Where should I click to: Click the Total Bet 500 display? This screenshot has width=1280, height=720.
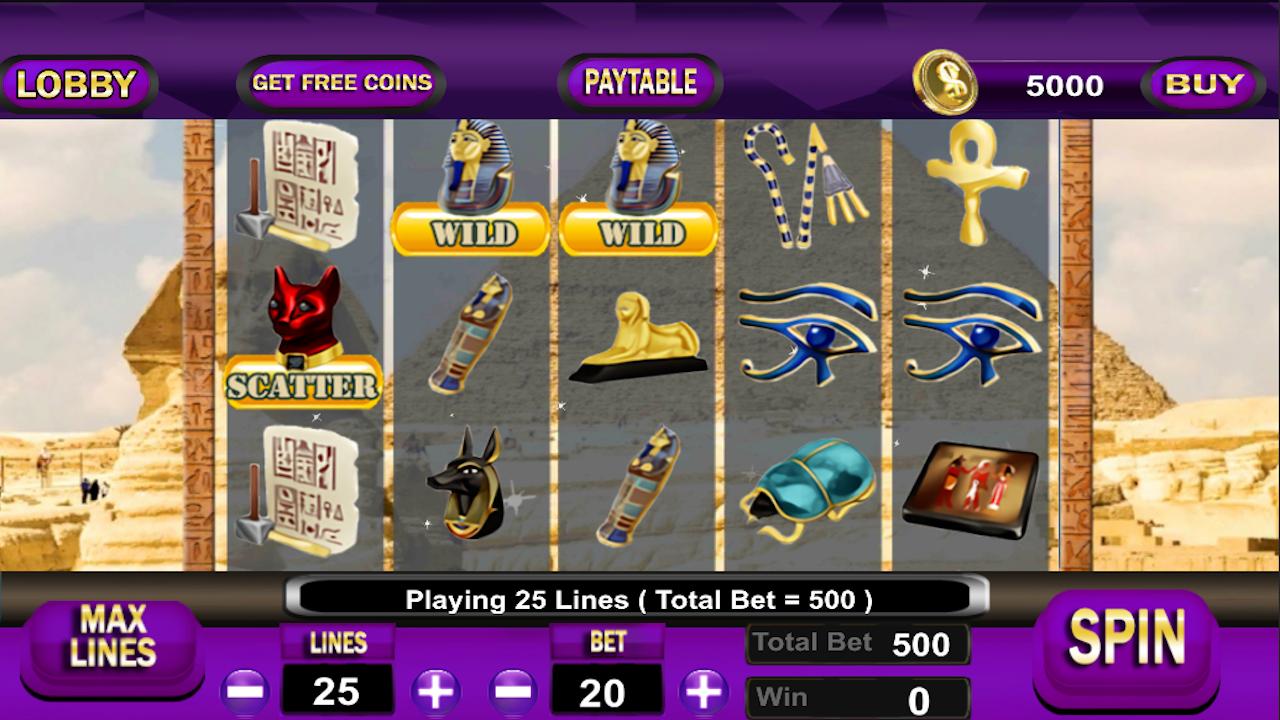point(857,643)
